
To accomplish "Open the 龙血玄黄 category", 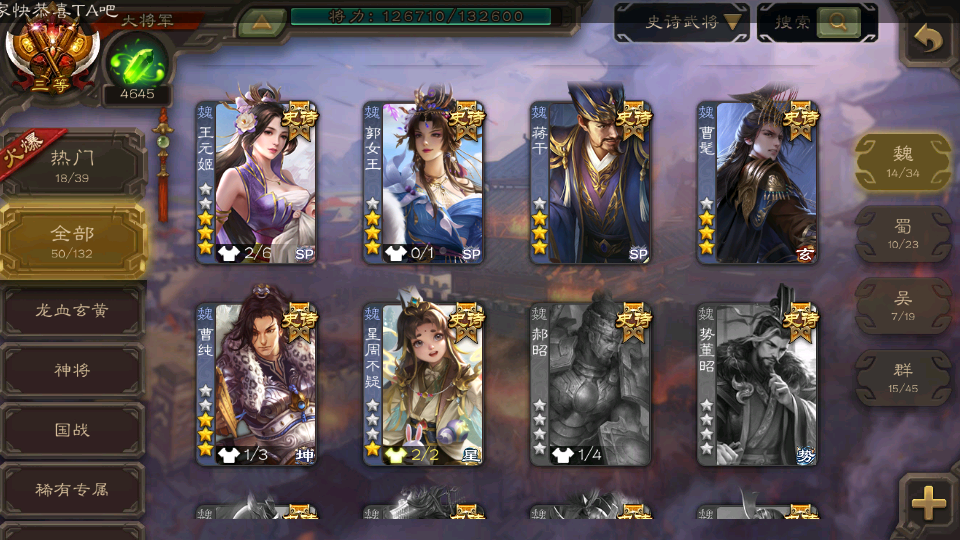I will tap(73, 310).
